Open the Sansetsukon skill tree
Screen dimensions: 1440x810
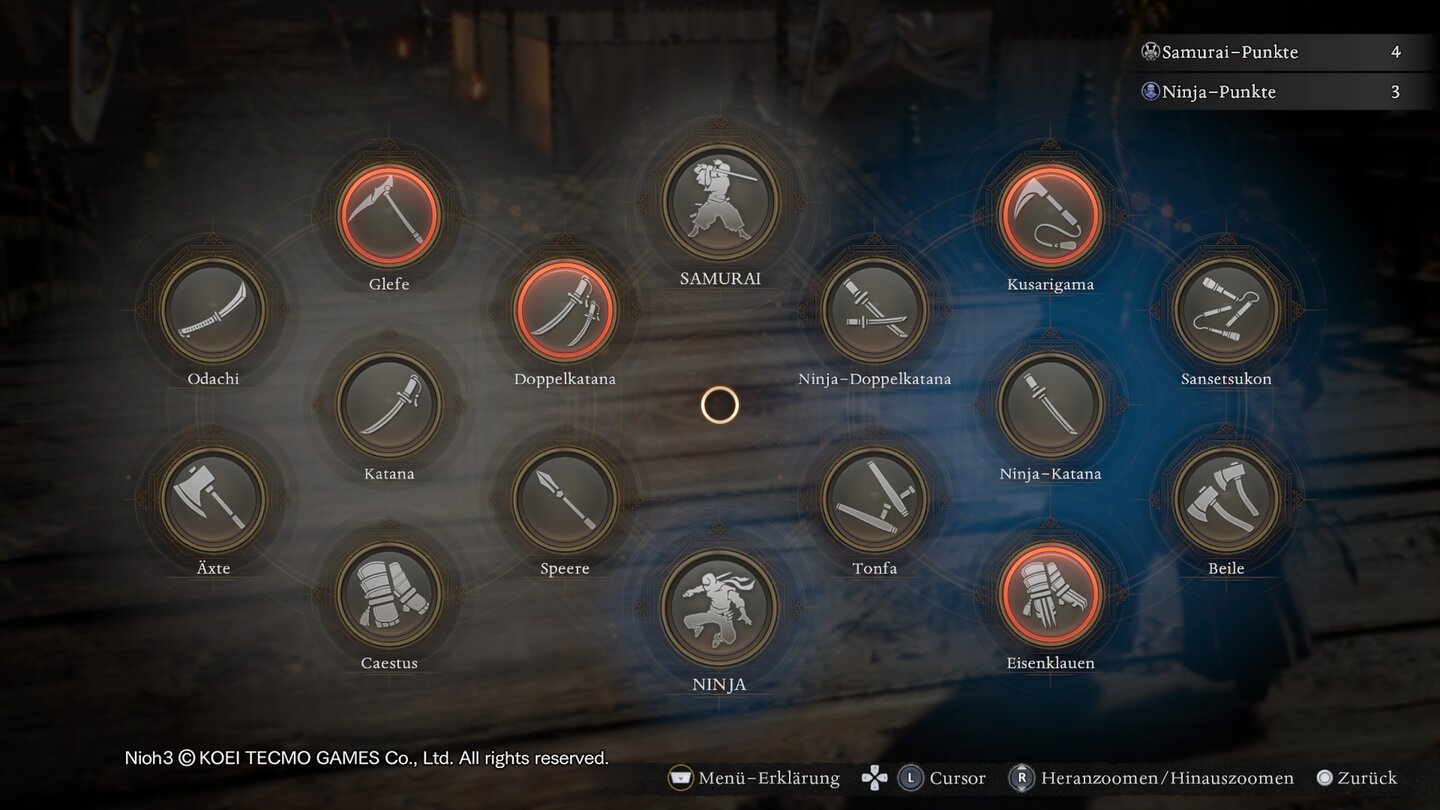coord(1226,309)
